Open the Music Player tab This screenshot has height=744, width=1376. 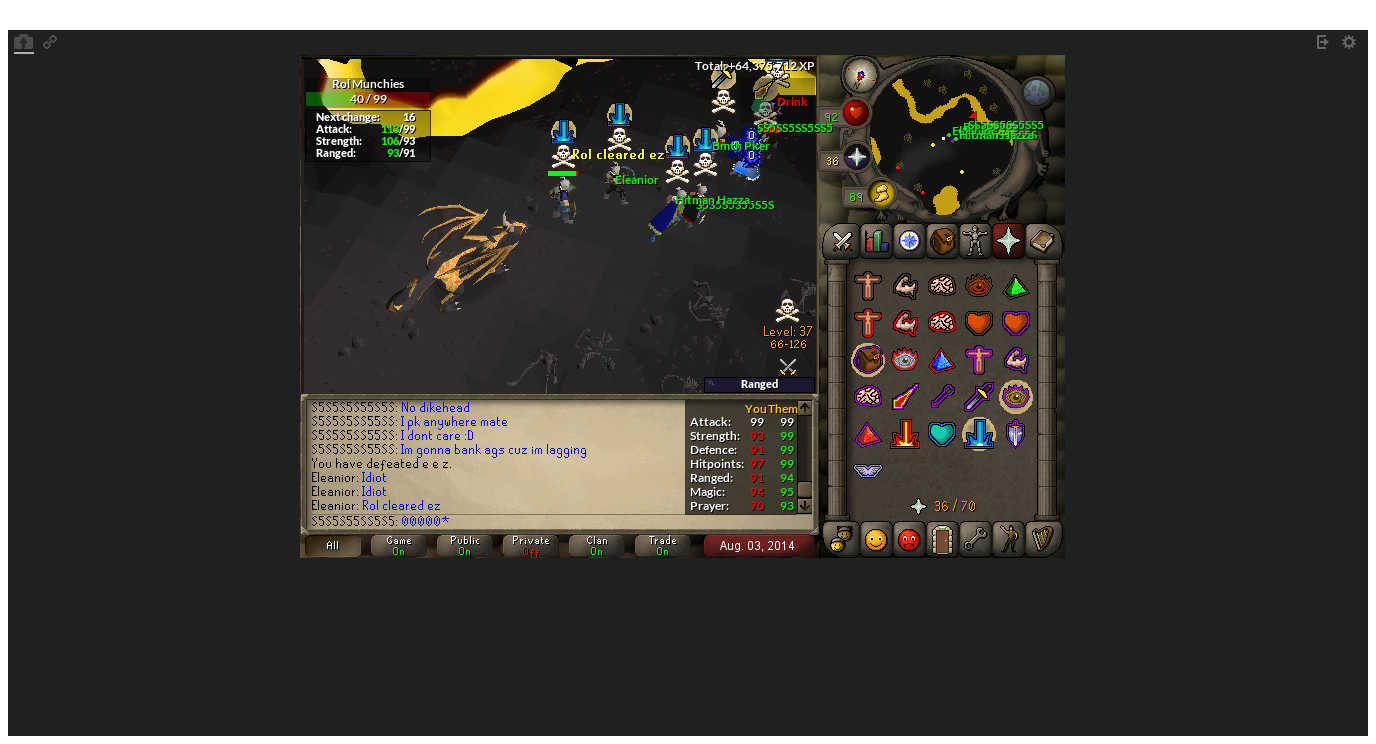[1042, 540]
